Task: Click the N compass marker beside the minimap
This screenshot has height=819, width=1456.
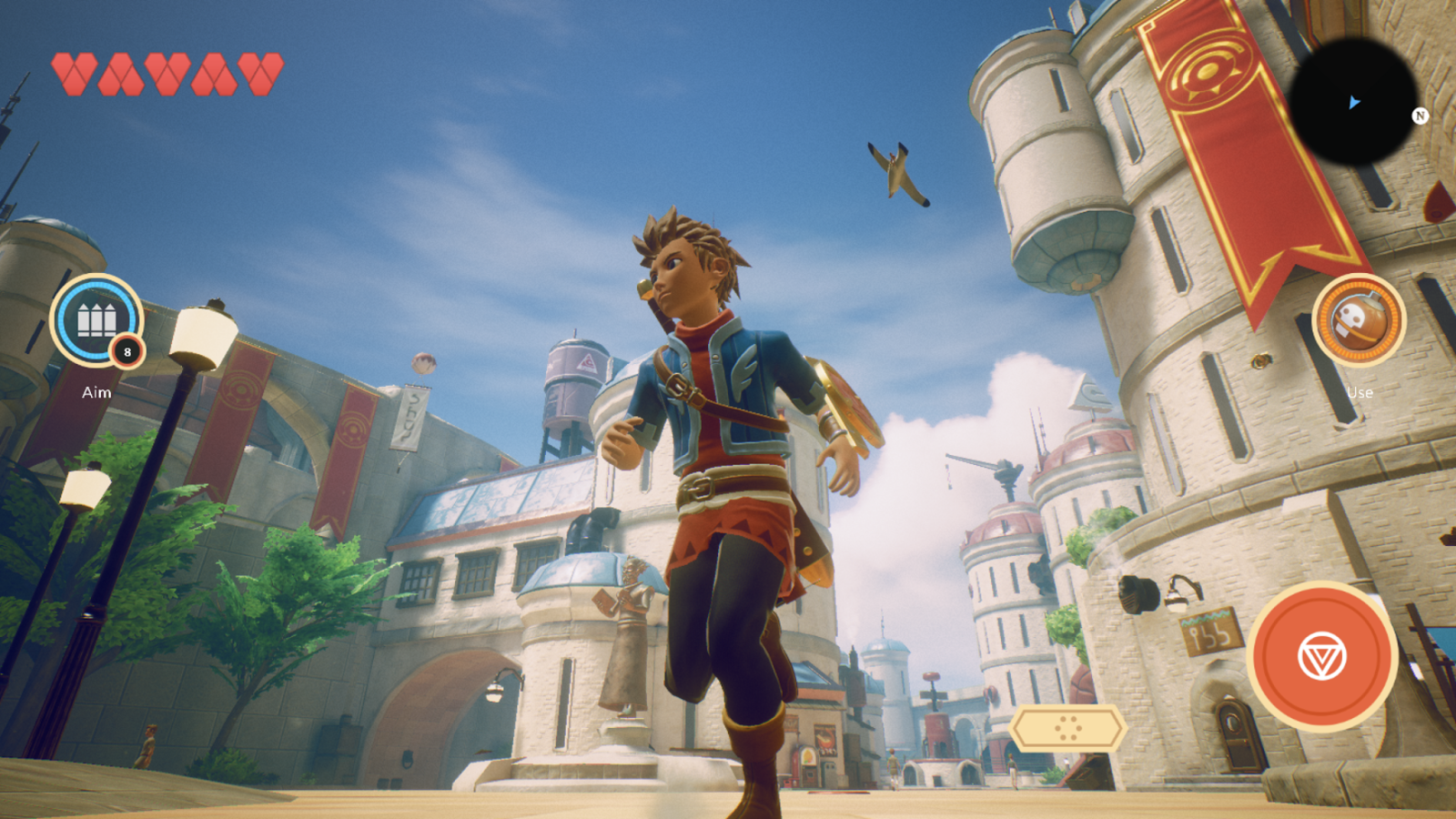Action: pyautogui.click(x=1420, y=117)
